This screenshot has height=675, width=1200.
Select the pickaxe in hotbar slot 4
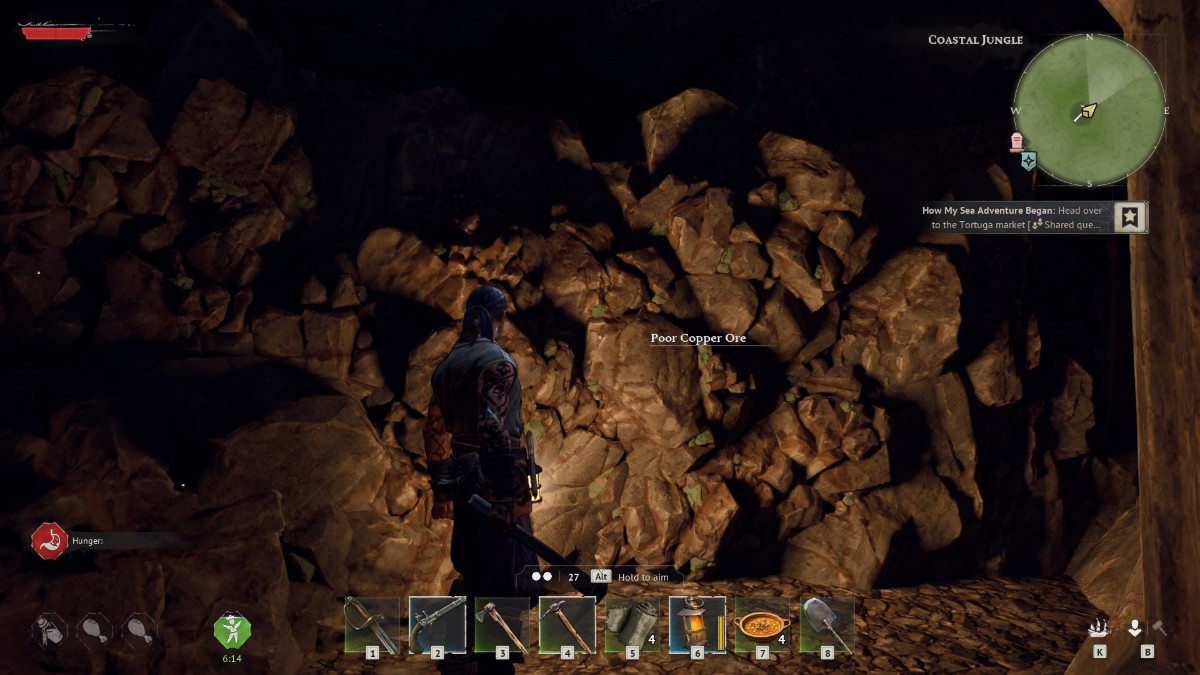567,625
